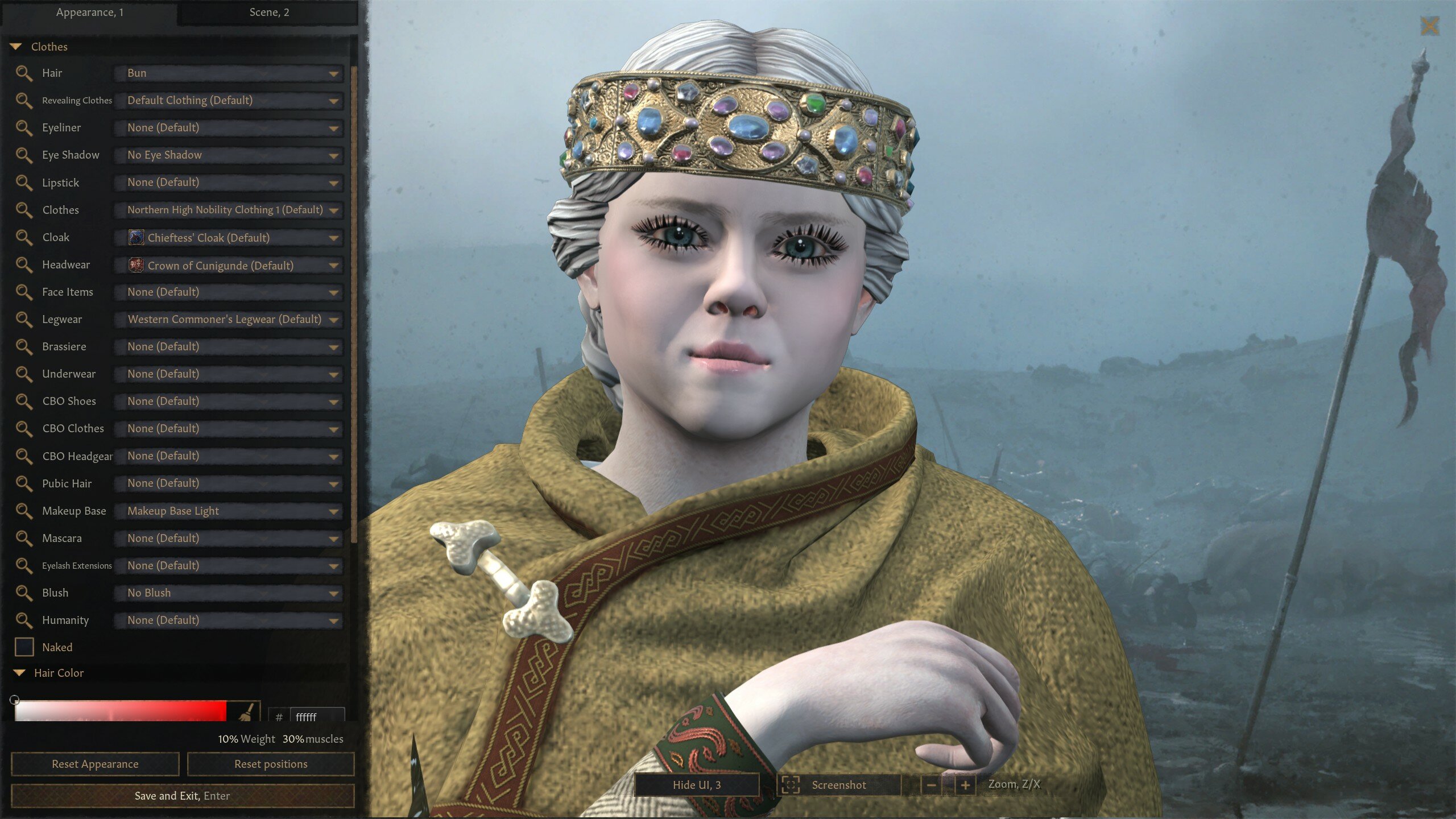Click the plus icon to zoom in
Image resolution: width=1456 pixels, height=819 pixels.
pos(966,785)
